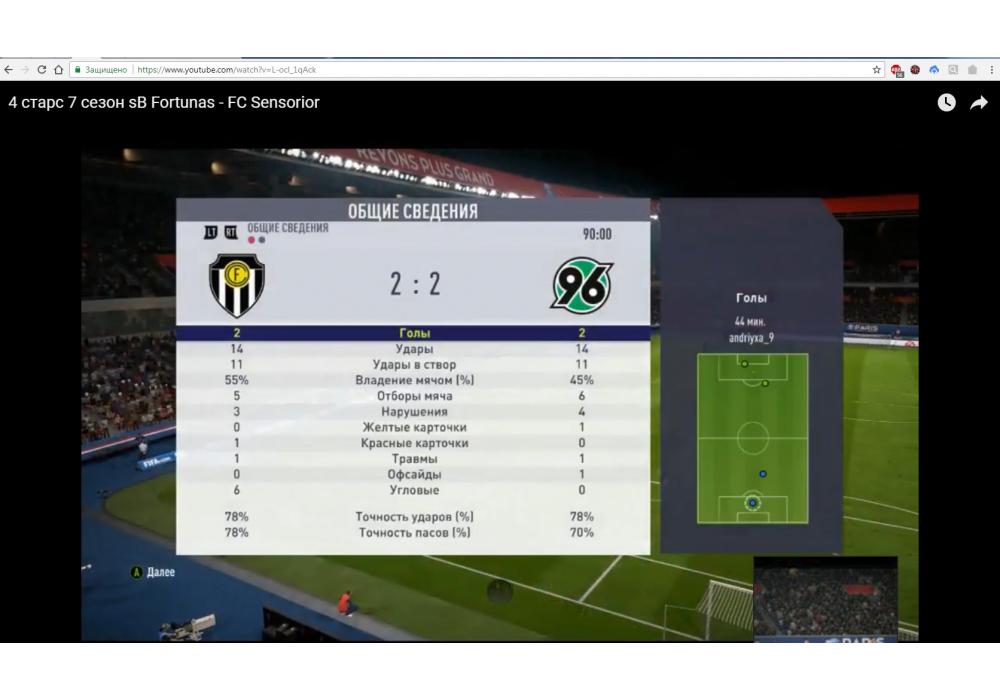Click the YouTube watch later clock icon
Image resolution: width=1000 pixels, height=700 pixels.
[x=946, y=102]
